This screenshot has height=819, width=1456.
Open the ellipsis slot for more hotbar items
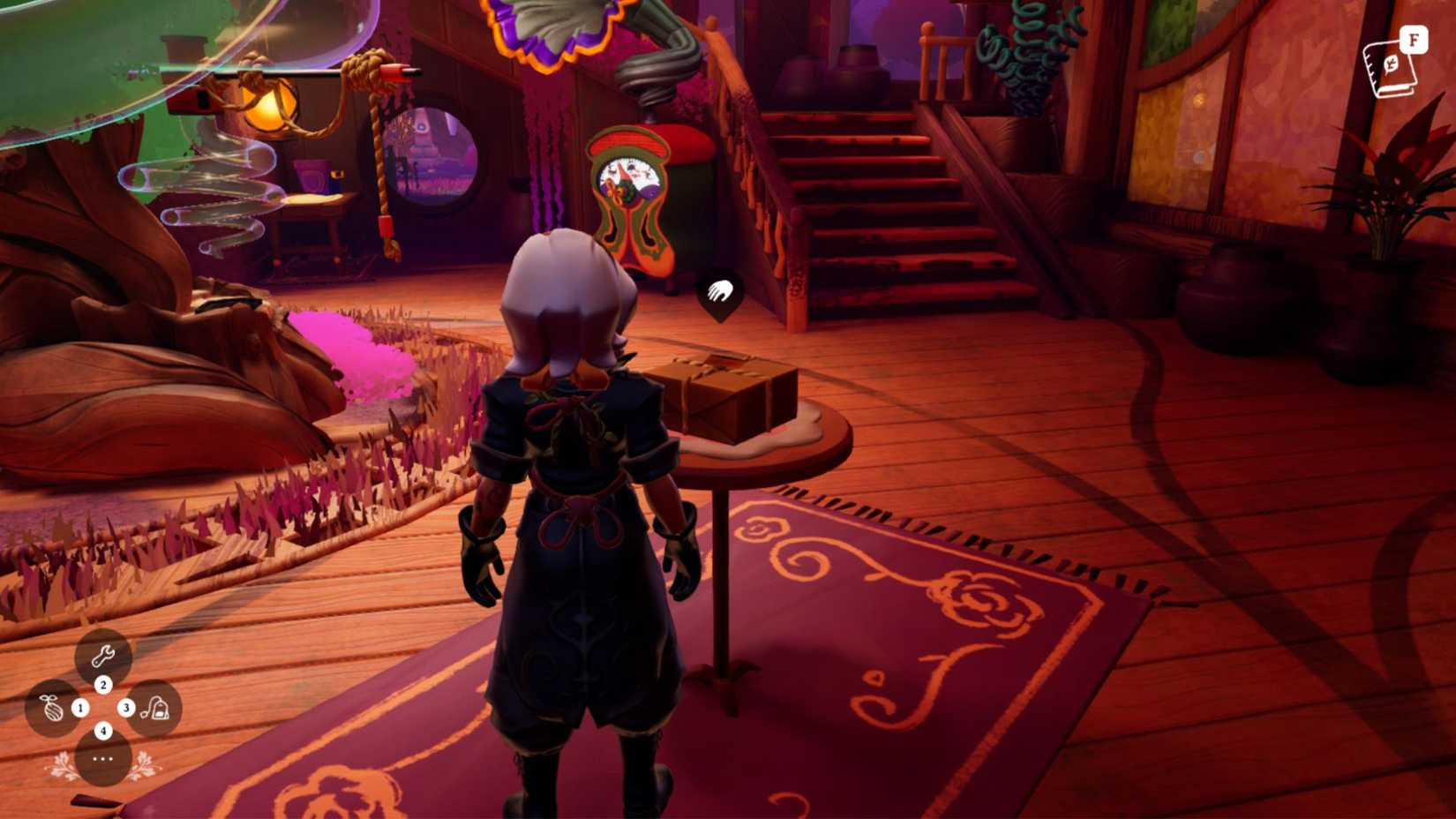(103, 757)
